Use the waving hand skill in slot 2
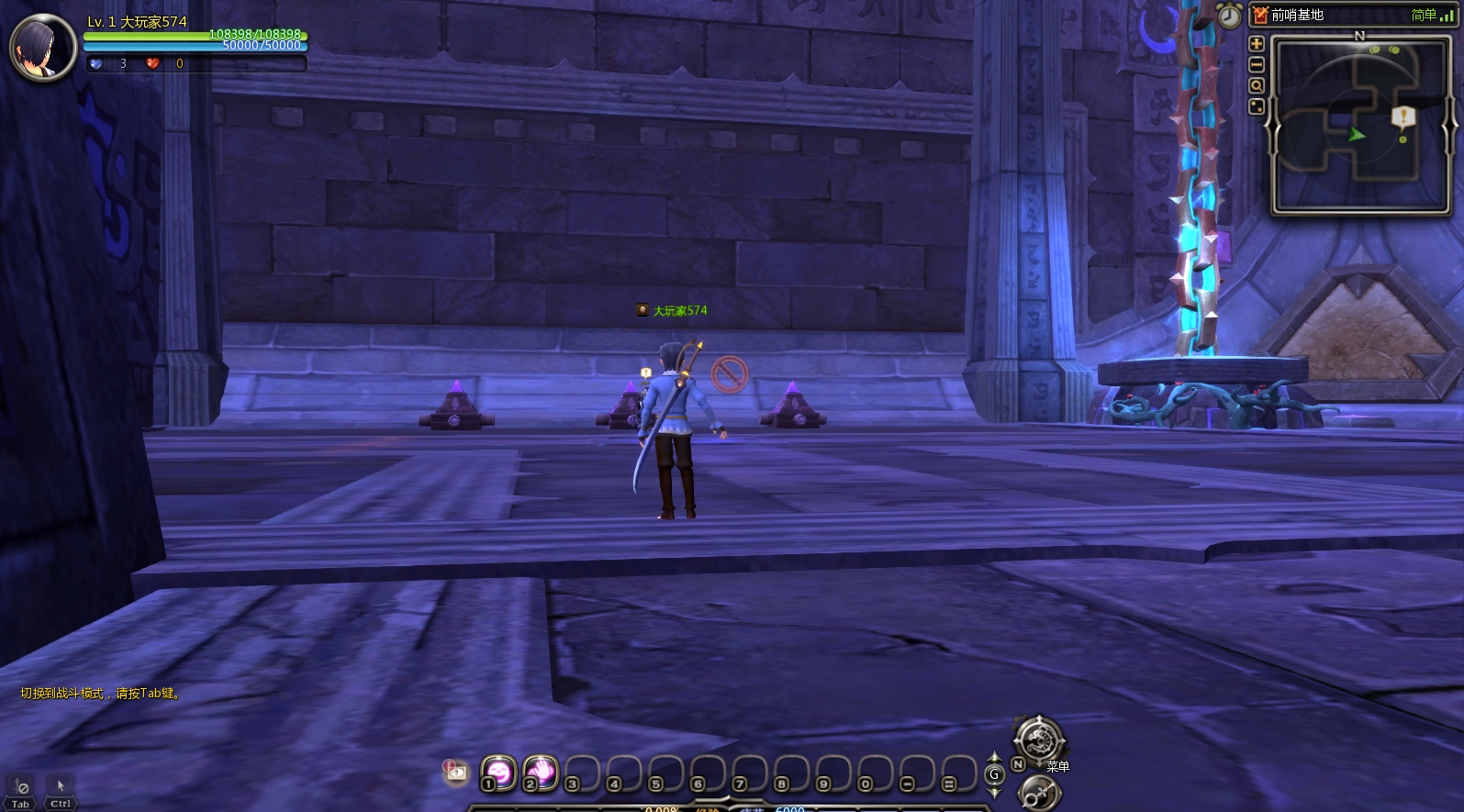1464x812 pixels. [x=541, y=773]
